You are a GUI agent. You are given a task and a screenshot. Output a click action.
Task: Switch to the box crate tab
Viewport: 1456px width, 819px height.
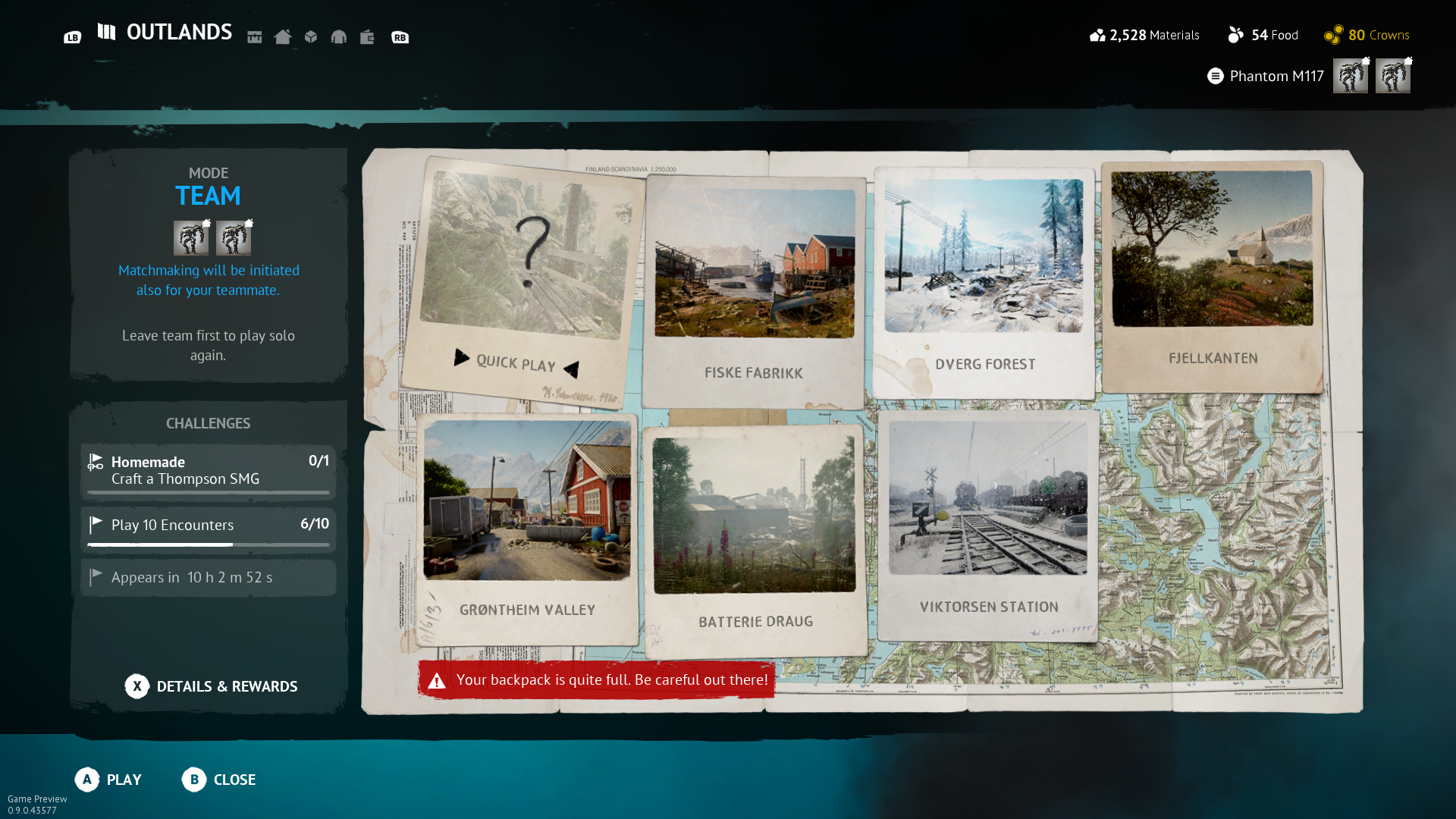pos(311,37)
